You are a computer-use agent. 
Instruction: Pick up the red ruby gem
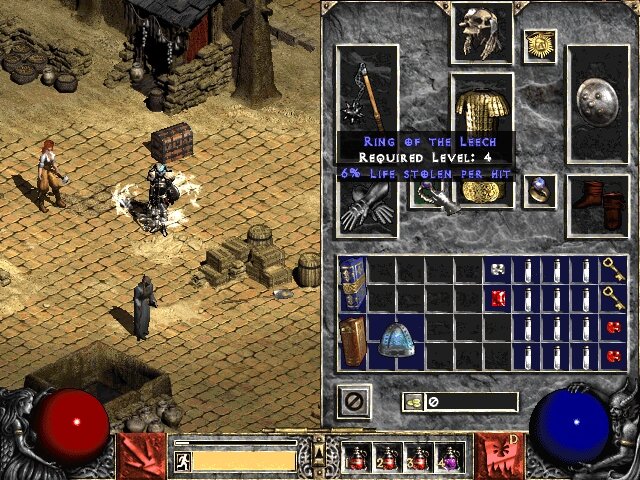tap(498, 297)
